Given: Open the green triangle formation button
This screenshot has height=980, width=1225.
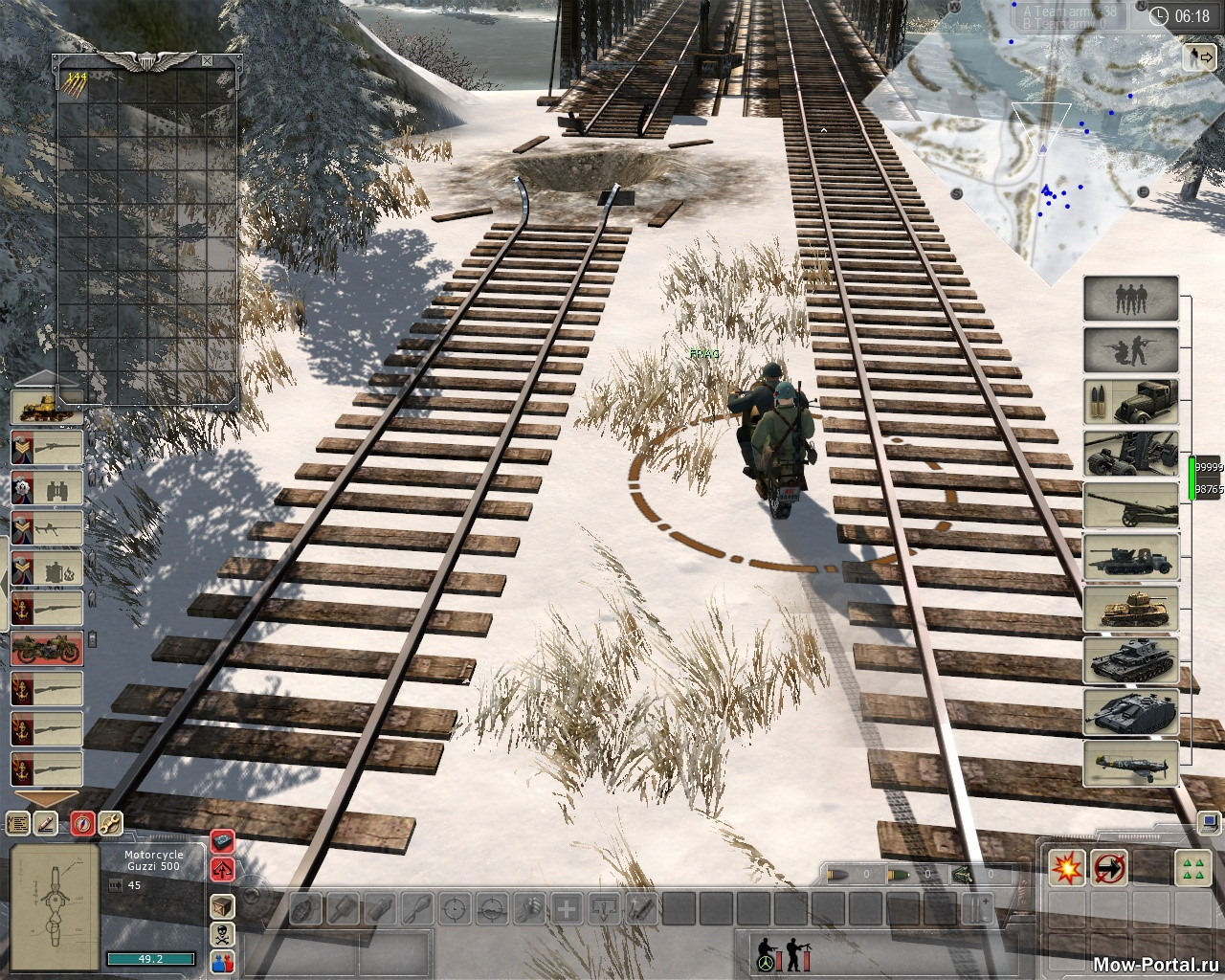Looking at the screenshot, I should (x=1188, y=868).
